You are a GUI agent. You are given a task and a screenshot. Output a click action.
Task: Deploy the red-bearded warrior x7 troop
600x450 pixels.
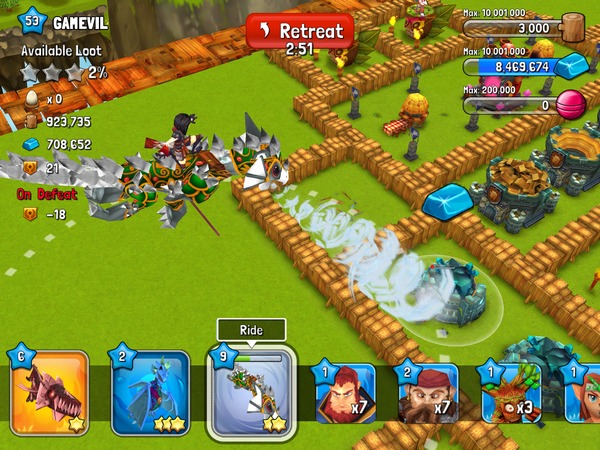345,393
